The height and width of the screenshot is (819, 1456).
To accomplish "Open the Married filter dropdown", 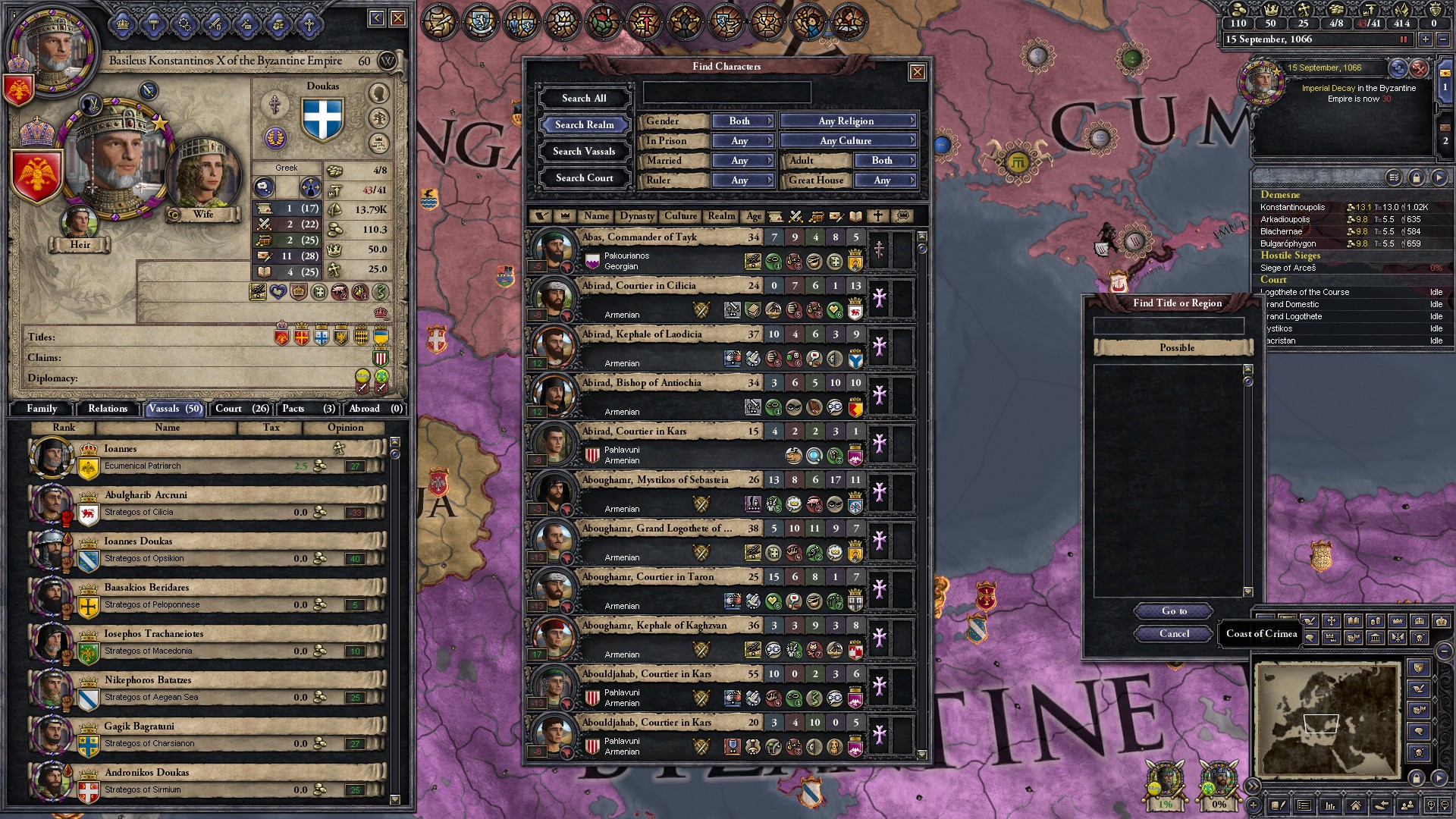I will [x=742, y=160].
